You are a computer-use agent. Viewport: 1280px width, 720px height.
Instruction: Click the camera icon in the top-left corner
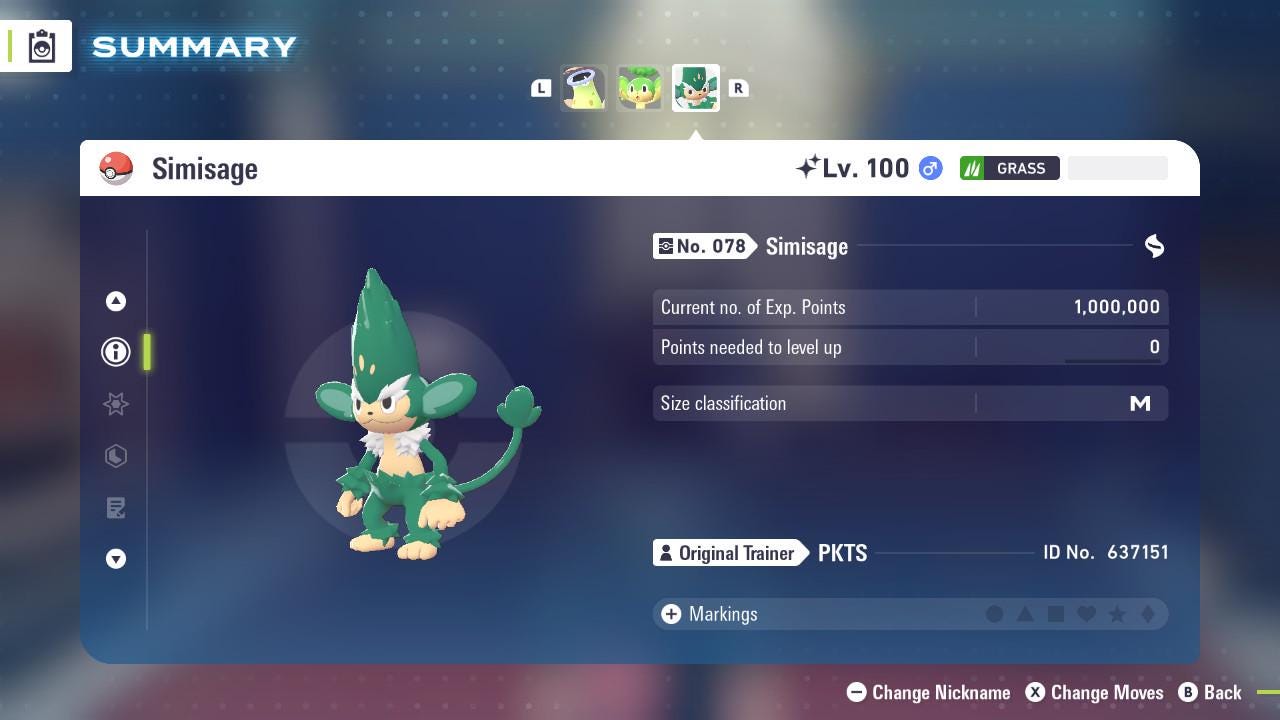click(41, 45)
